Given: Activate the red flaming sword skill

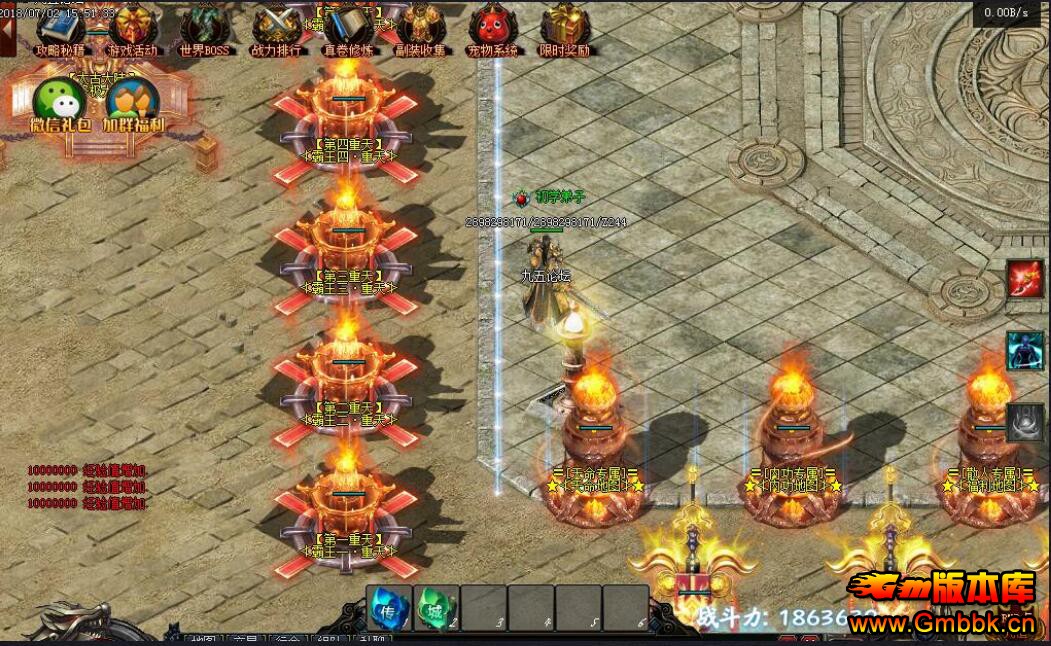Looking at the screenshot, I should point(1025,278).
